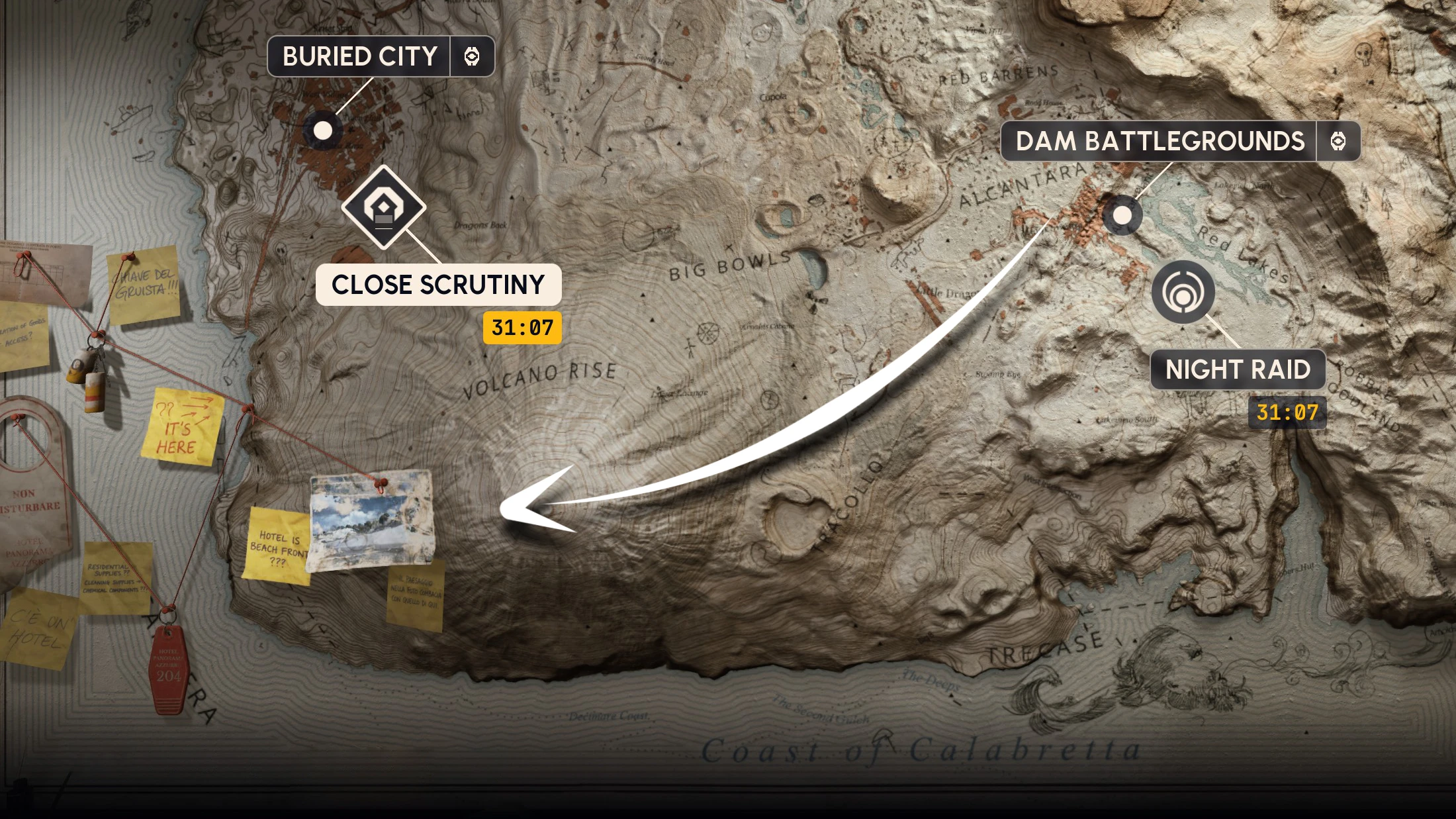Select the CLOSE SCRUTINY mission title
The width and height of the screenshot is (1456, 819).
[x=439, y=286]
